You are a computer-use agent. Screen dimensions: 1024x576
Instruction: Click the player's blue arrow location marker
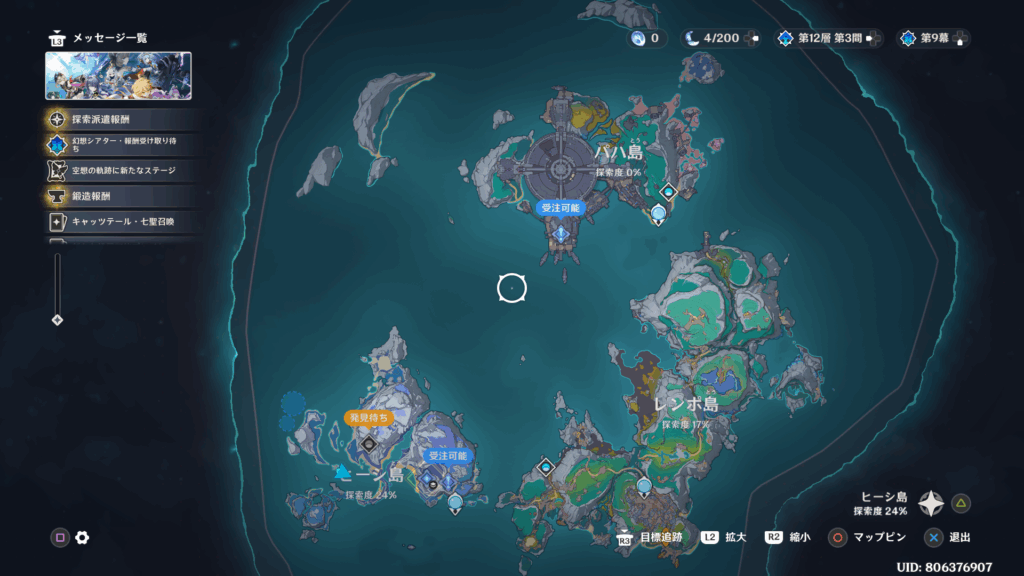click(x=343, y=471)
